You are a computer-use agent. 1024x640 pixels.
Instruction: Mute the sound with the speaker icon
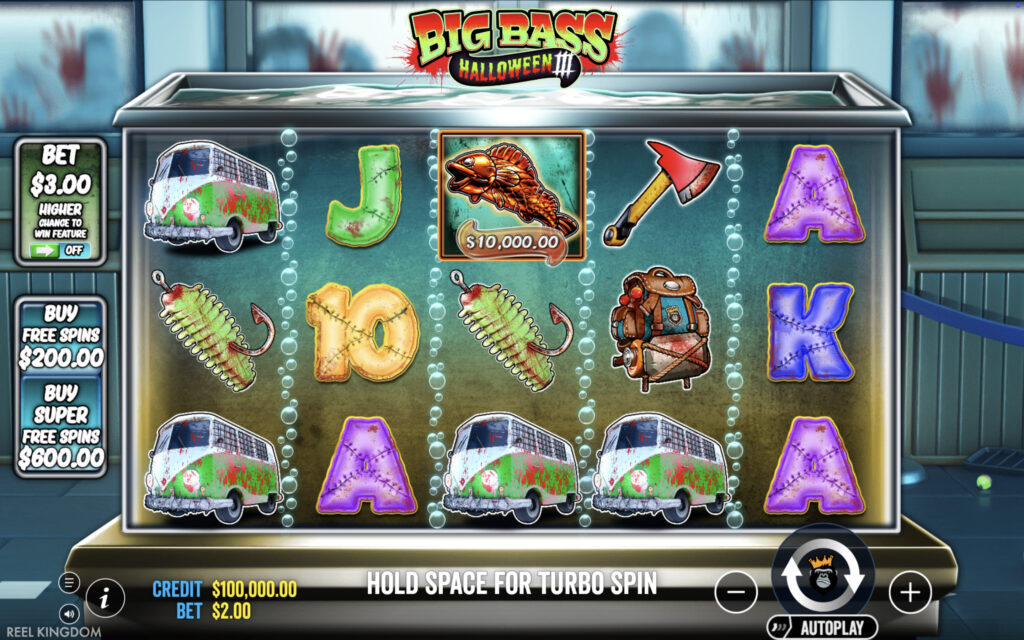tap(69, 612)
